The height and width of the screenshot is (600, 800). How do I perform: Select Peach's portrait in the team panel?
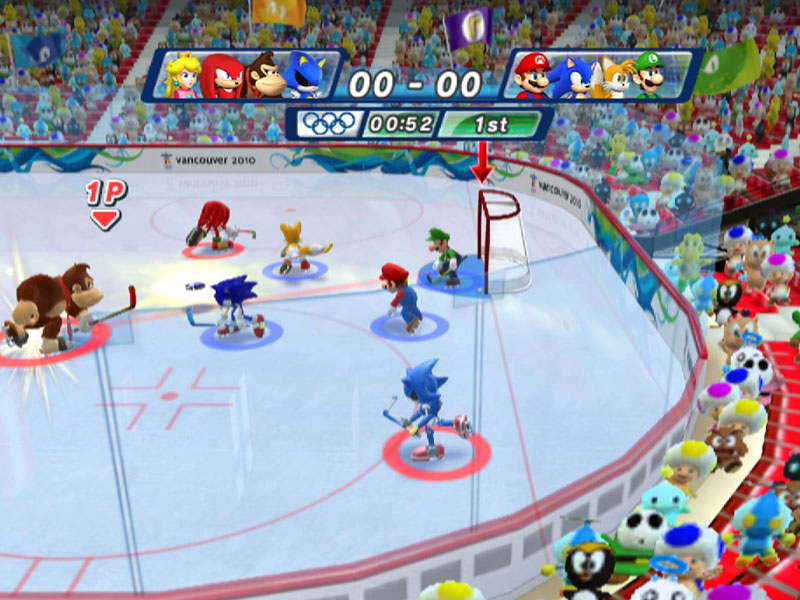(x=183, y=75)
